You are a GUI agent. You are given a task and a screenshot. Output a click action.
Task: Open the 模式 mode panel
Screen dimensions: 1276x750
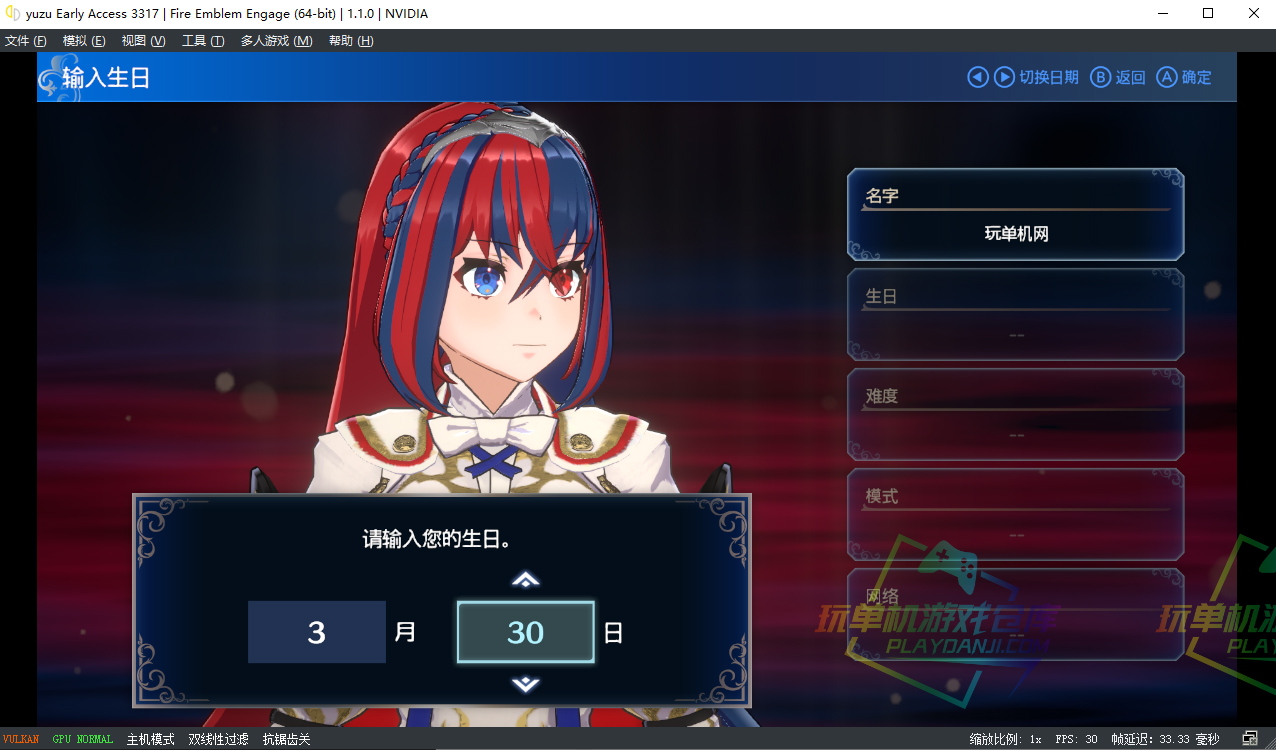(1016, 515)
